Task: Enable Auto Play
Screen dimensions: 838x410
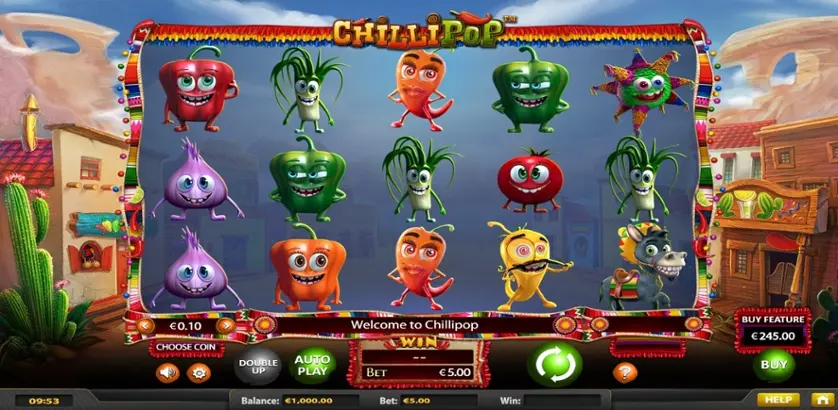Action: [311, 367]
